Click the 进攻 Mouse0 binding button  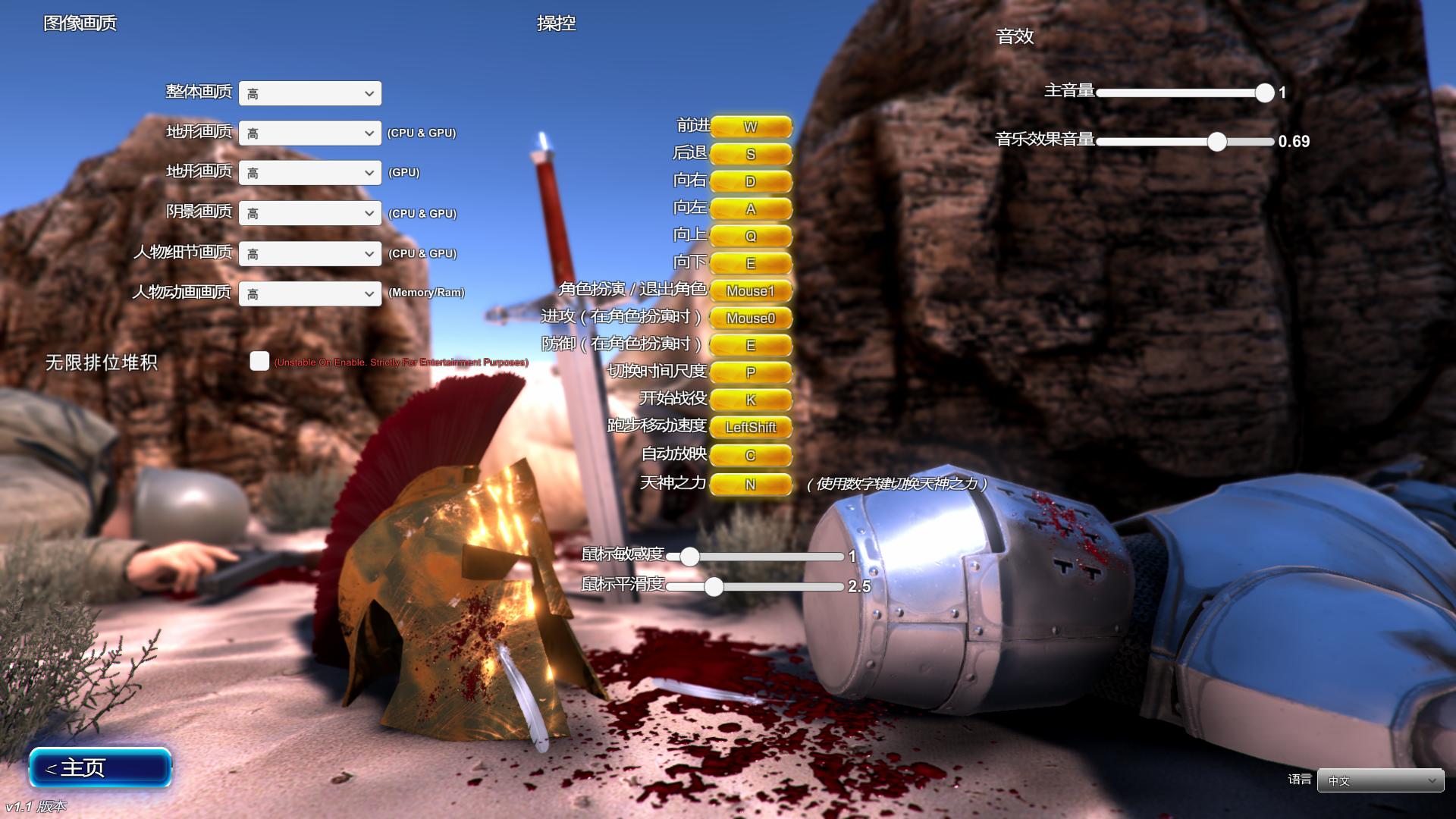750,318
